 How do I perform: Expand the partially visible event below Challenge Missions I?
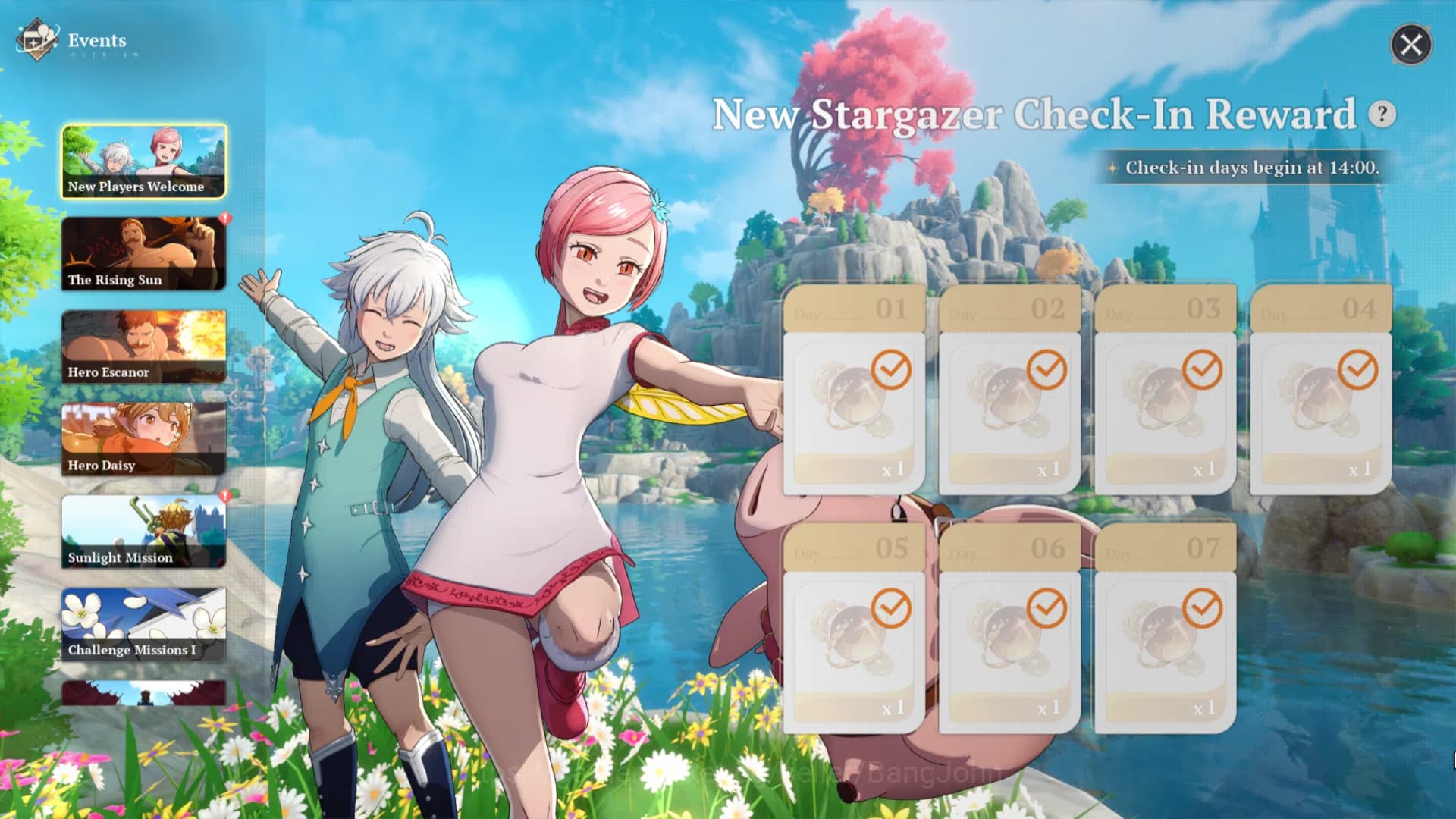tap(144, 694)
